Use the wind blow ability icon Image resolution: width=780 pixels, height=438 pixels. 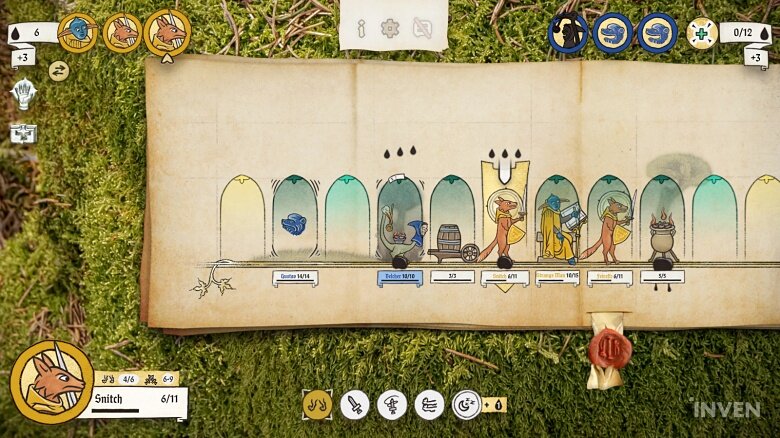(429, 404)
